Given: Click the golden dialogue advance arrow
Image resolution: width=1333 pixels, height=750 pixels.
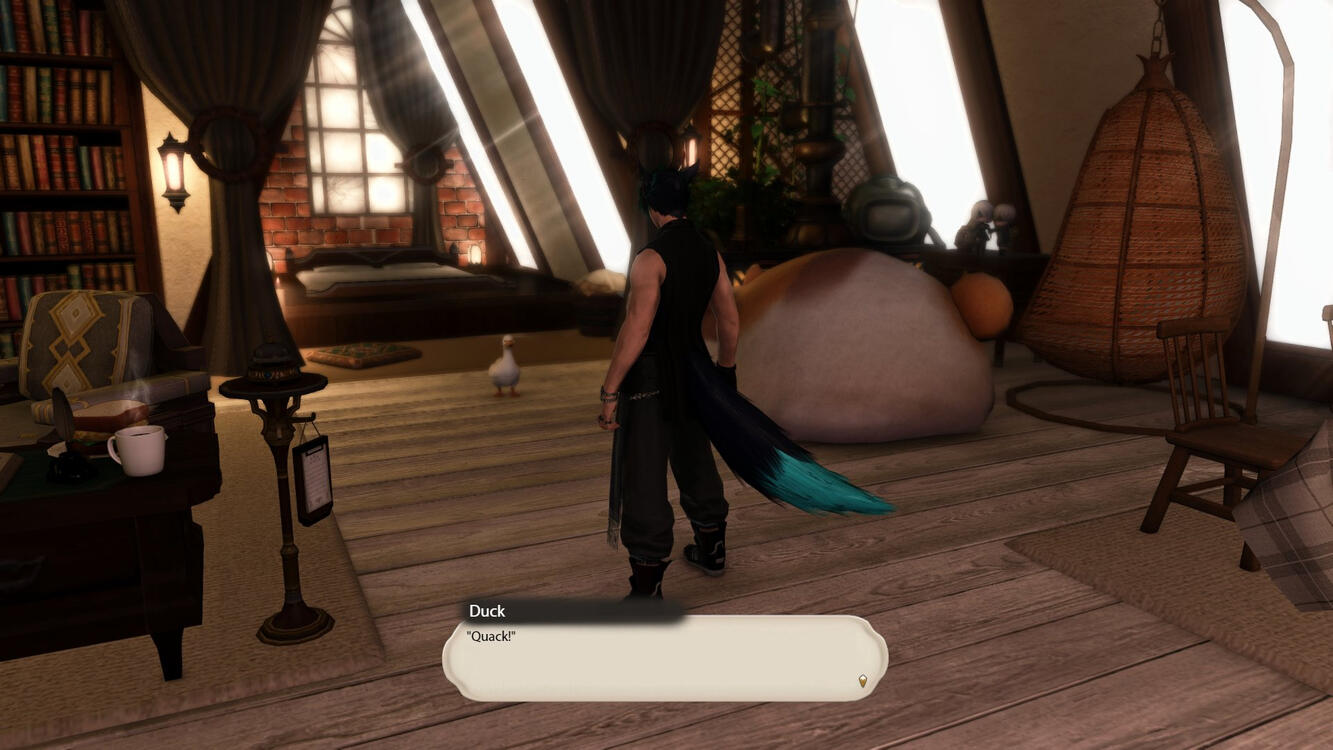Looking at the screenshot, I should [x=862, y=682].
